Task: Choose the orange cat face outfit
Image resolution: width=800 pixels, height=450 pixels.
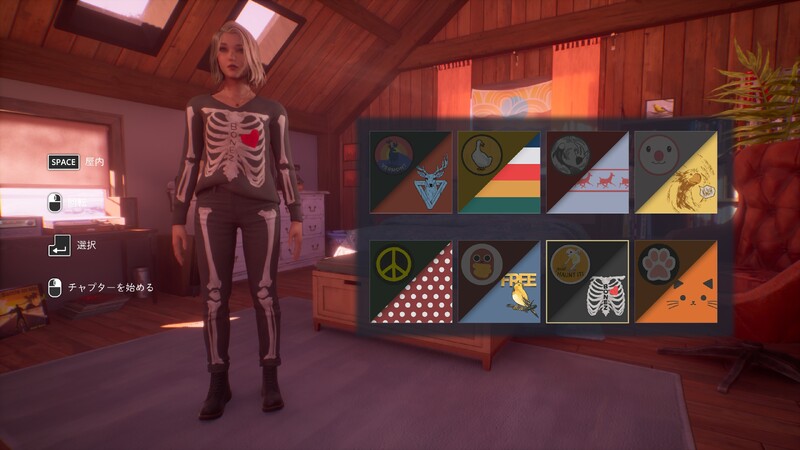Action: pyautogui.click(x=675, y=282)
